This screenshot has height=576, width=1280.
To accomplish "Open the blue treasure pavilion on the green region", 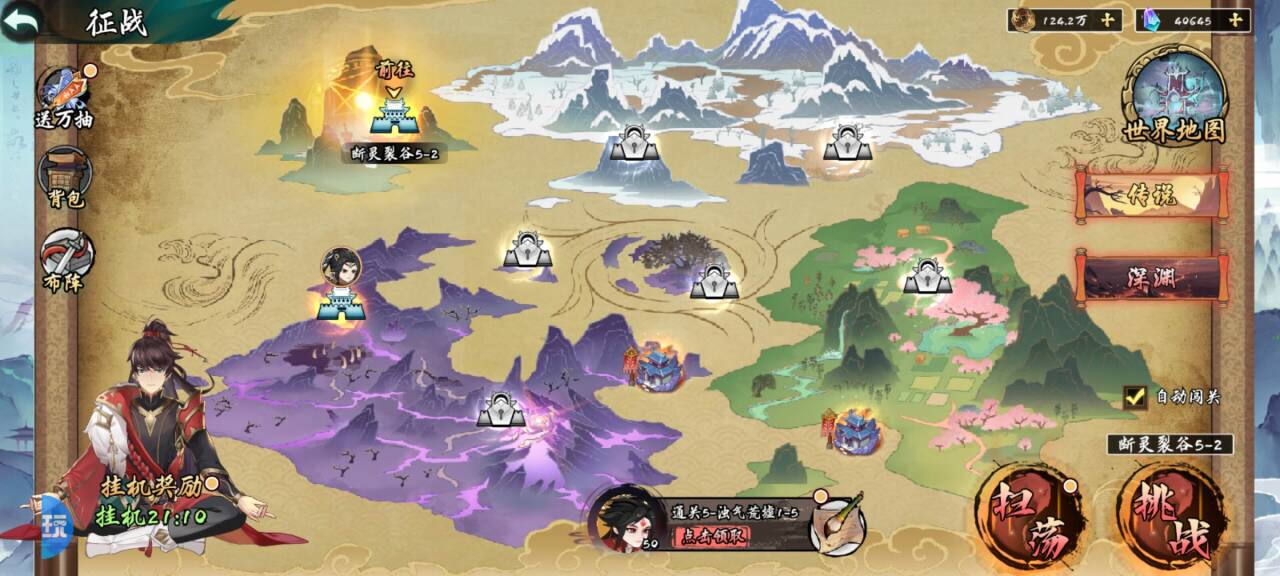I will coord(857,430).
